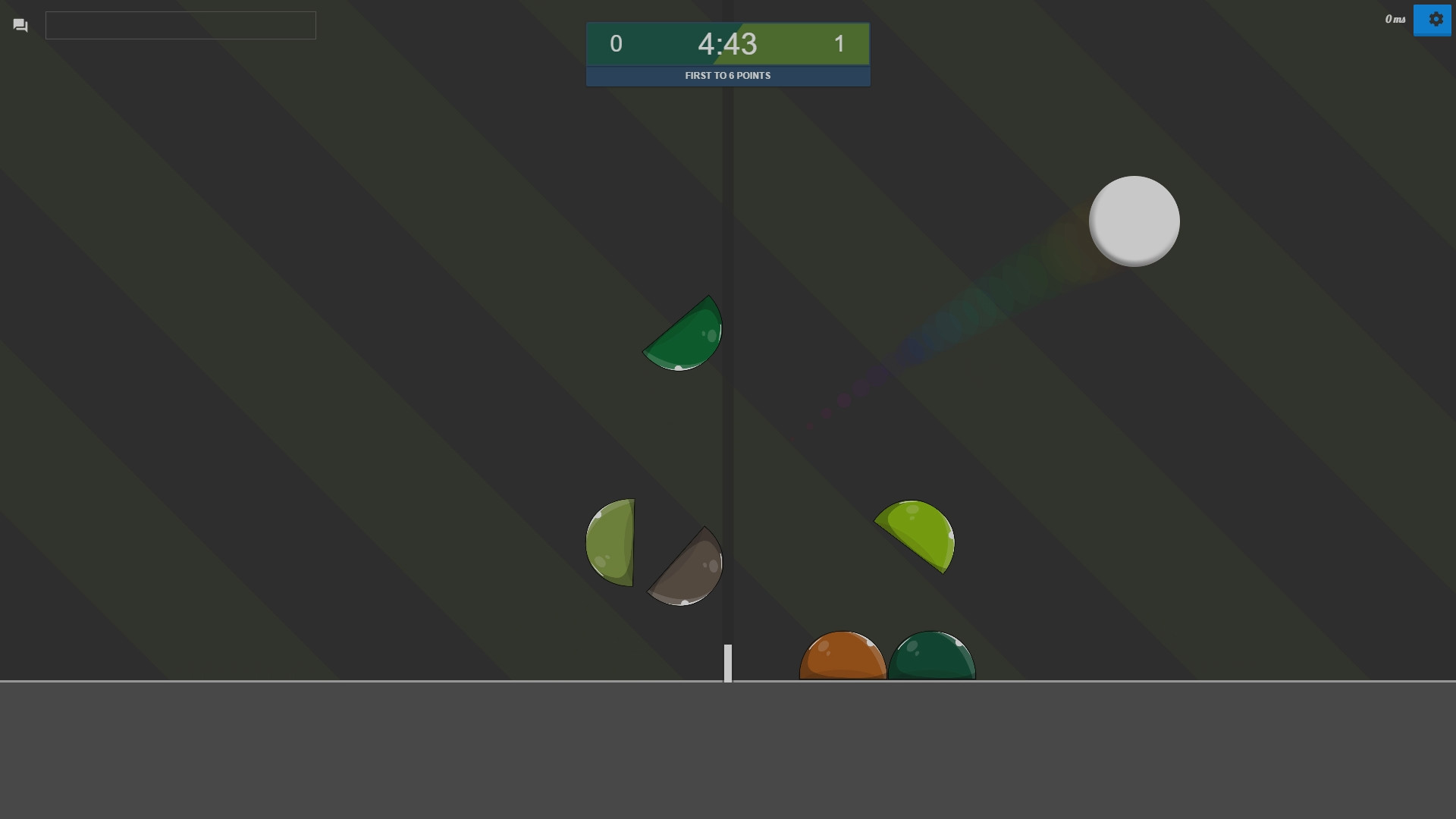Click the FIRST TO 6 POINTS banner

tap(727, 75)
